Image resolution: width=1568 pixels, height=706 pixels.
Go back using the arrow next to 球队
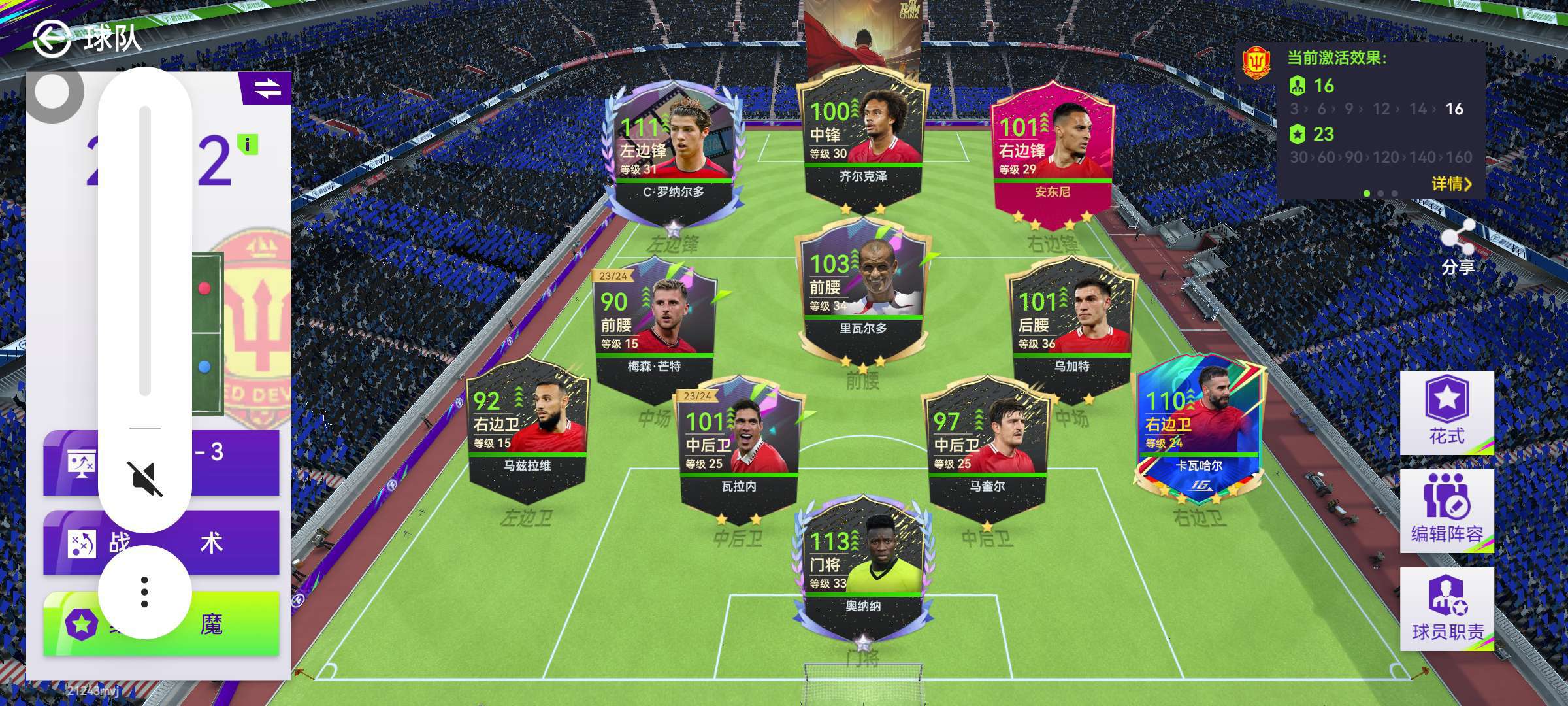[51, 38]
